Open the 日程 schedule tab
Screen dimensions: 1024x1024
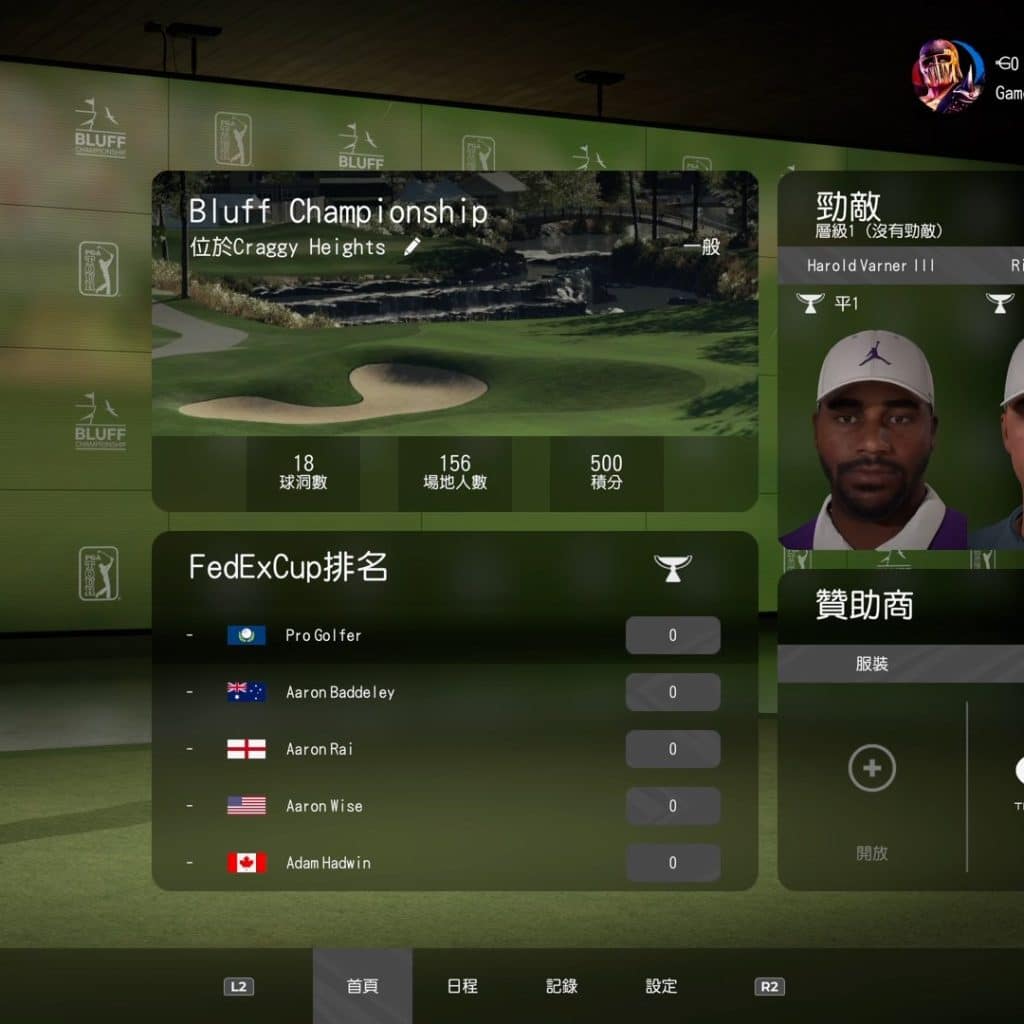click(462, 986)
